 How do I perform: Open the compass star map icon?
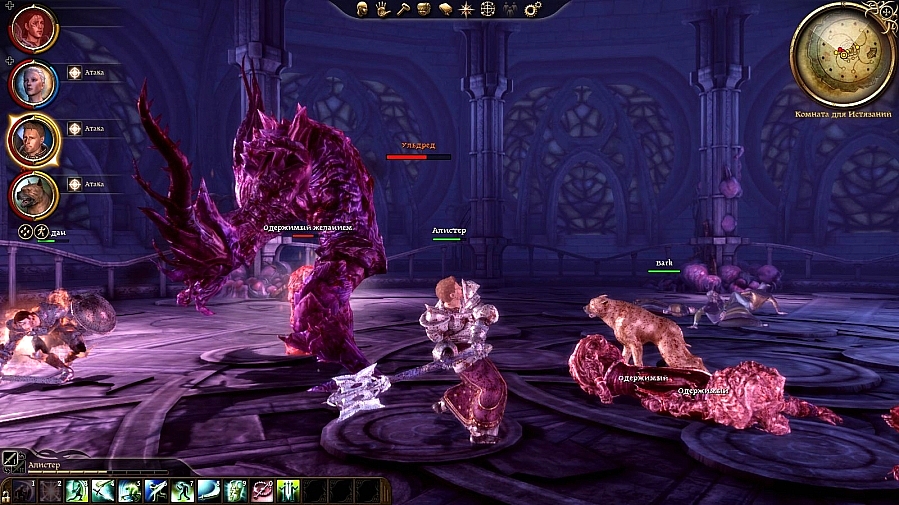[x=466, y=9]
